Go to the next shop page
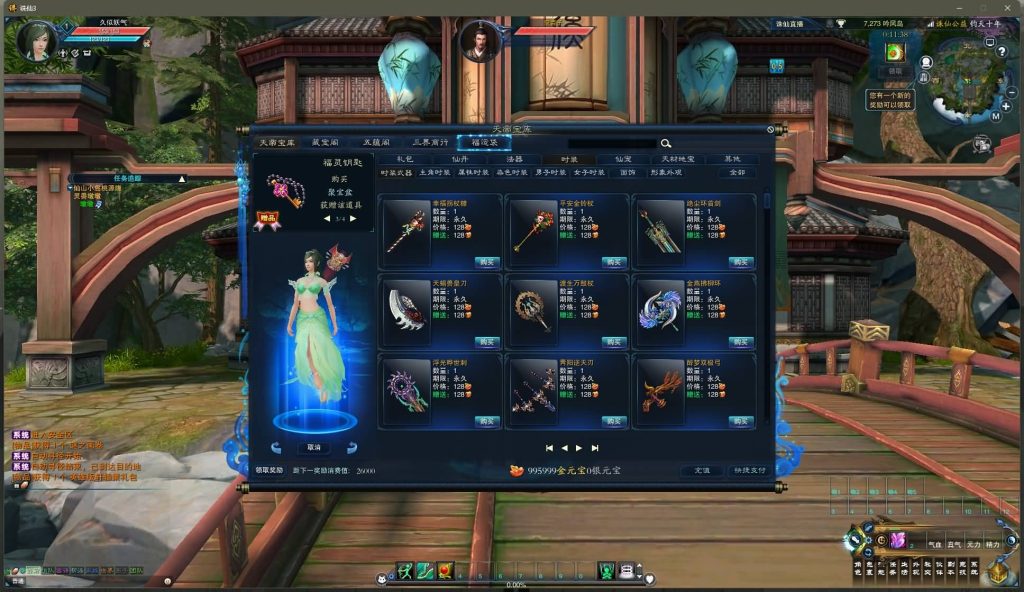This screenshot has height=592, width=1024. [x=579, y=448]
